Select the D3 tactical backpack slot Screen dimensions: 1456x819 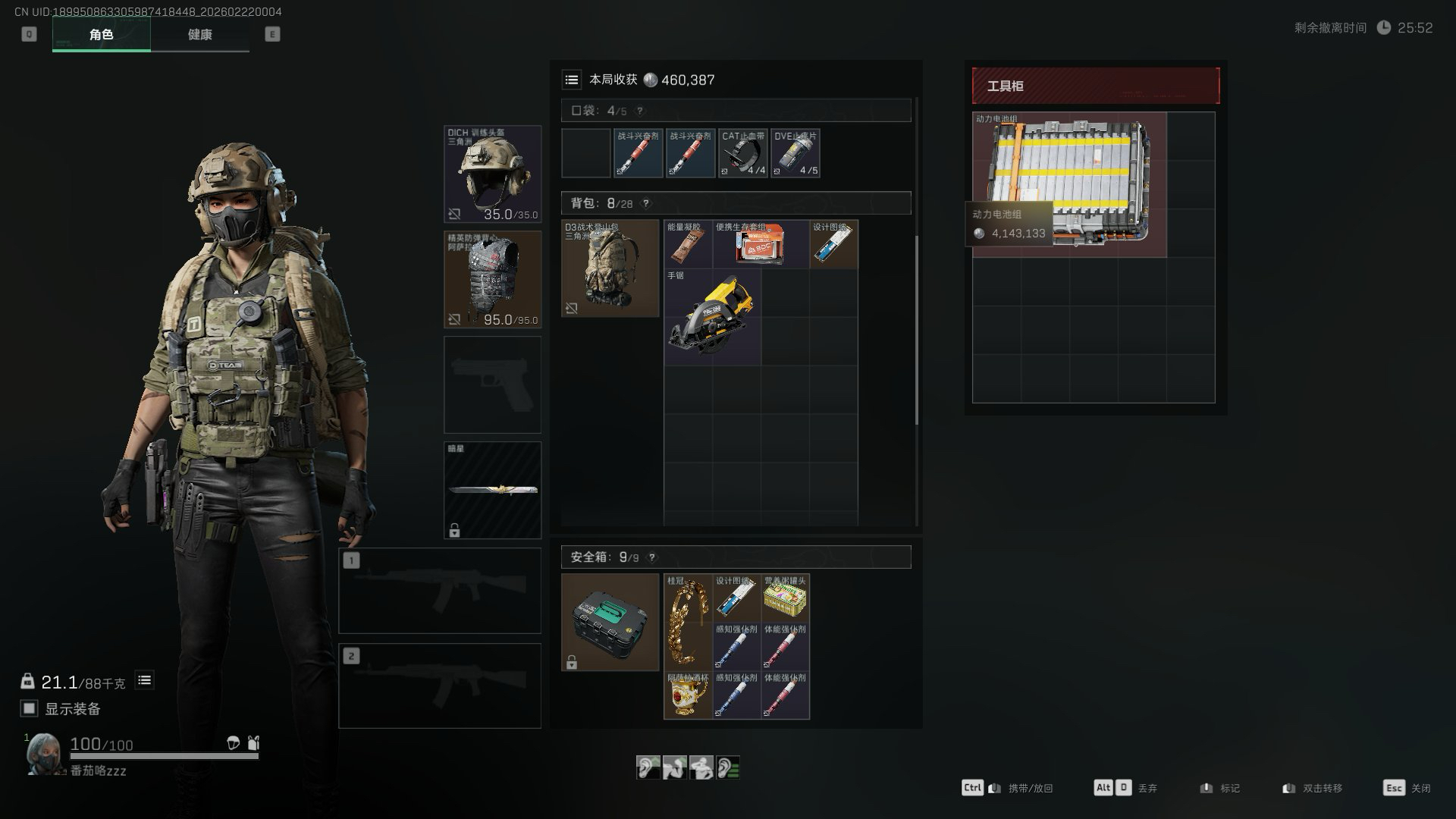pos(610,268)
